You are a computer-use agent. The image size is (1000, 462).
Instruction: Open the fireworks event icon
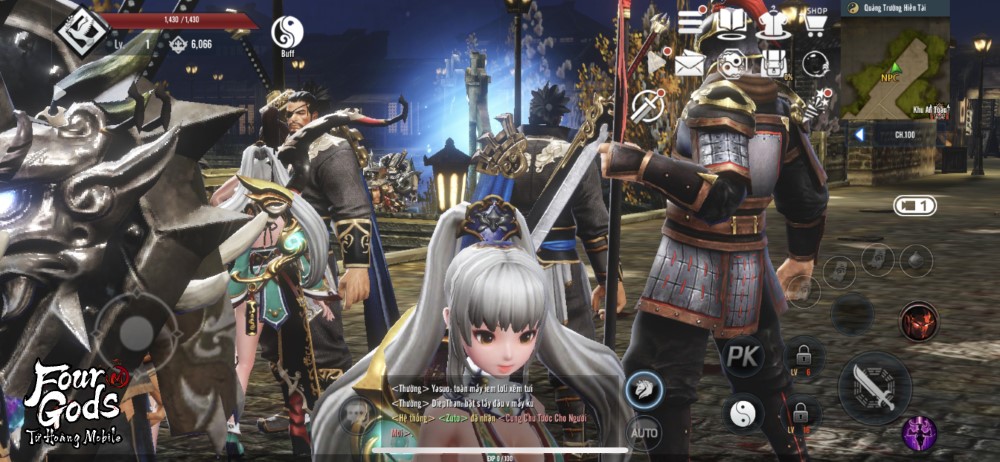click(822, 98)
